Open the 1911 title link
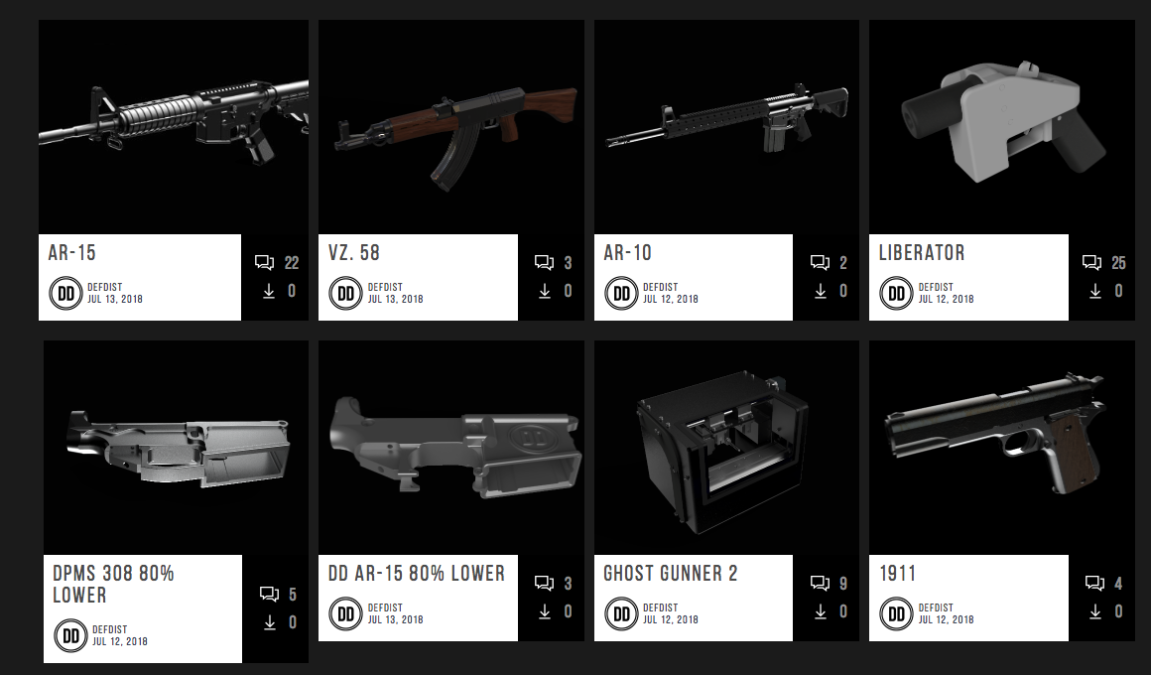 coord(897,574)
